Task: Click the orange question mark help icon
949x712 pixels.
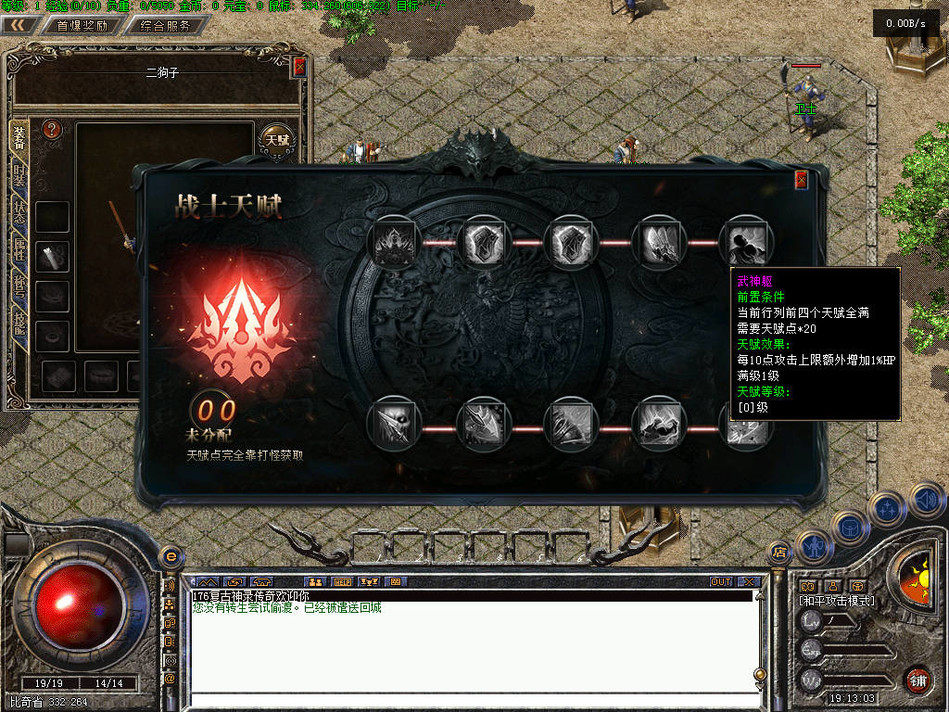Action: click(x=53, y=129)
